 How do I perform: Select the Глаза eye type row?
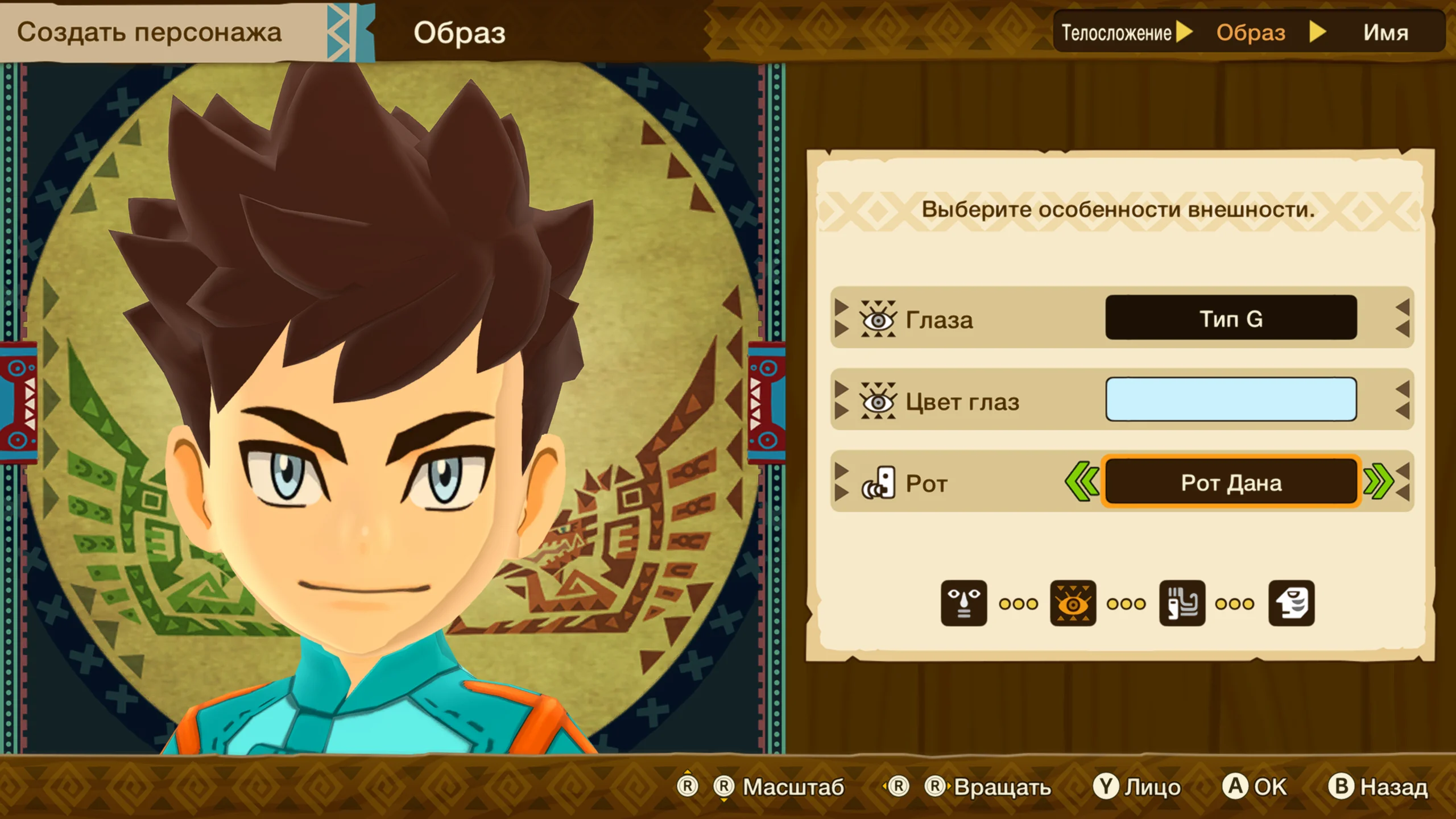[1120, 318]
